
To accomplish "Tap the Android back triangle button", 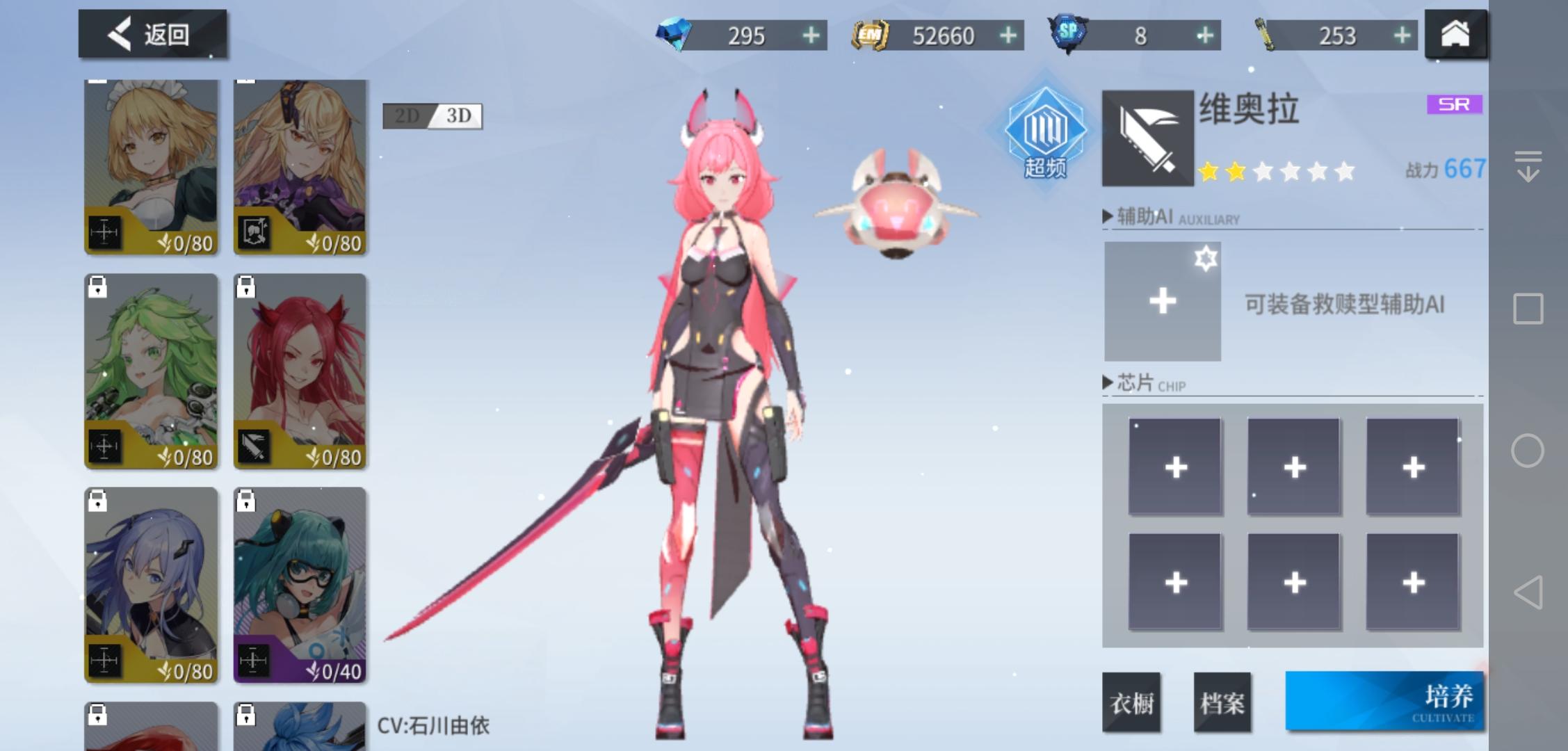I will coord(1528,592).
